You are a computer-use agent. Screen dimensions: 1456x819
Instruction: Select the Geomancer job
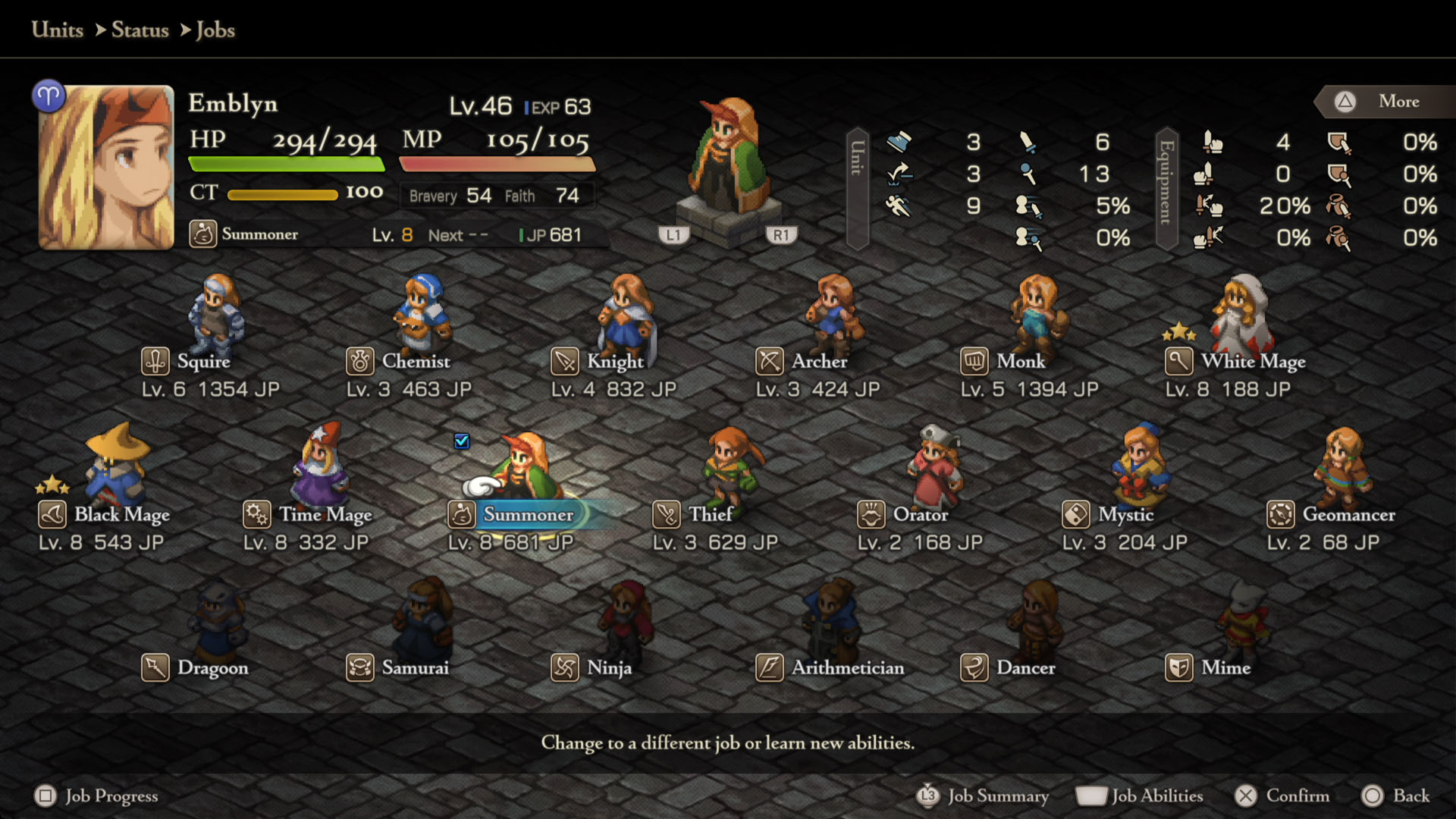point(1348,514)
